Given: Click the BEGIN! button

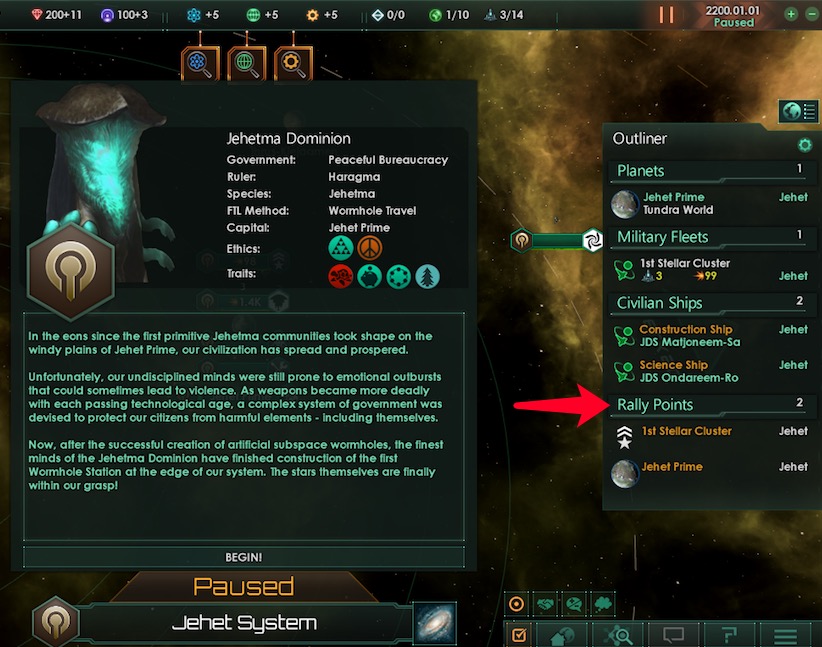Looking at the screenshot, I should click(244, 556).
